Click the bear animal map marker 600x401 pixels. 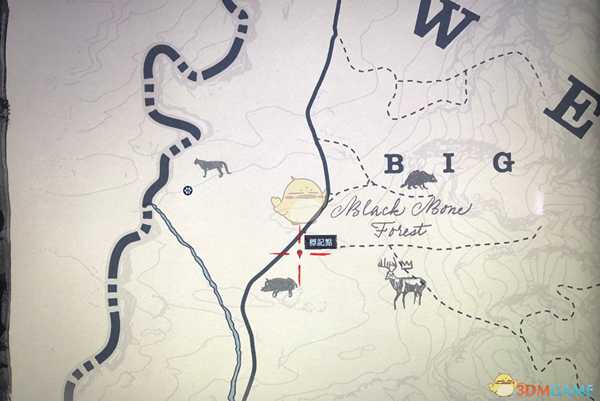(x=417, y=180)
